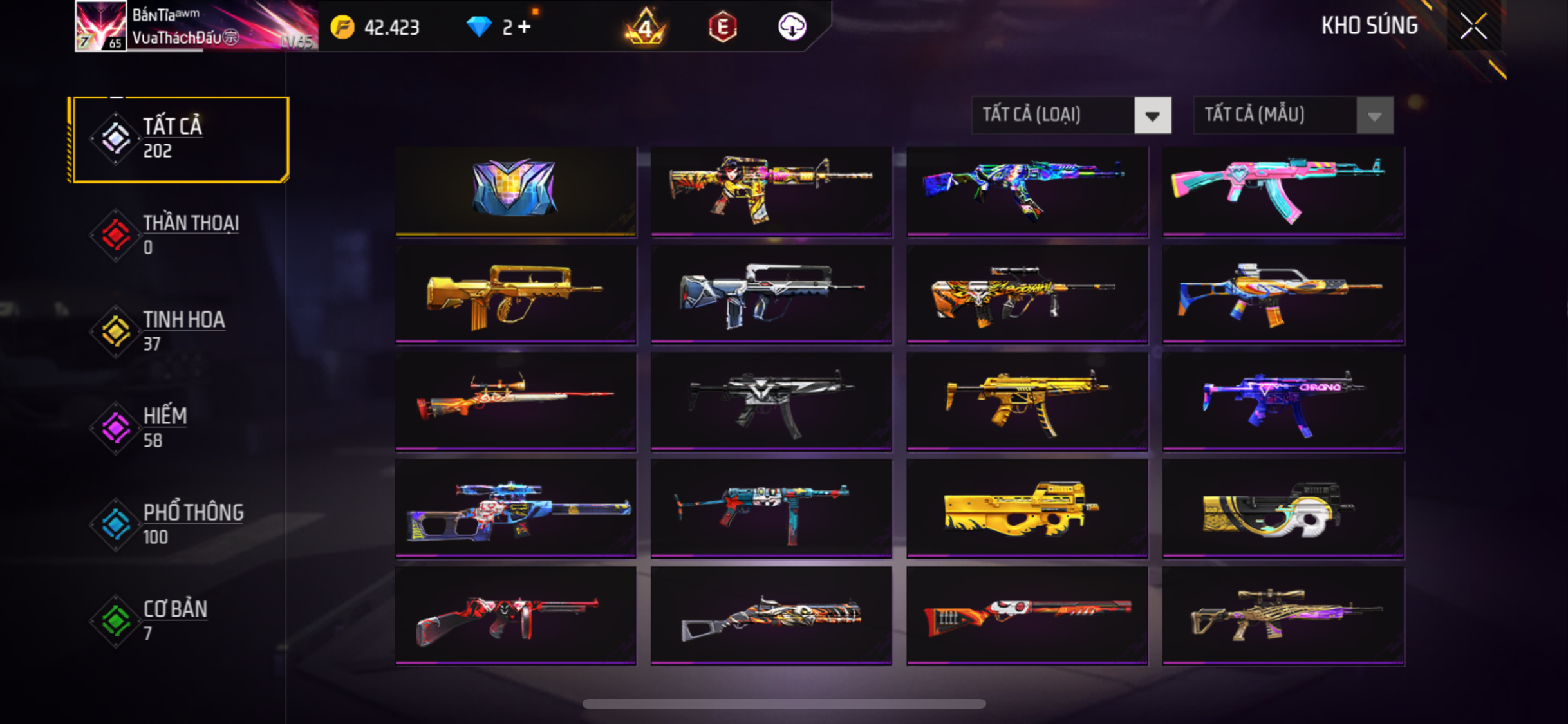Select the pink and cyan AK skin

[1283, 190]
